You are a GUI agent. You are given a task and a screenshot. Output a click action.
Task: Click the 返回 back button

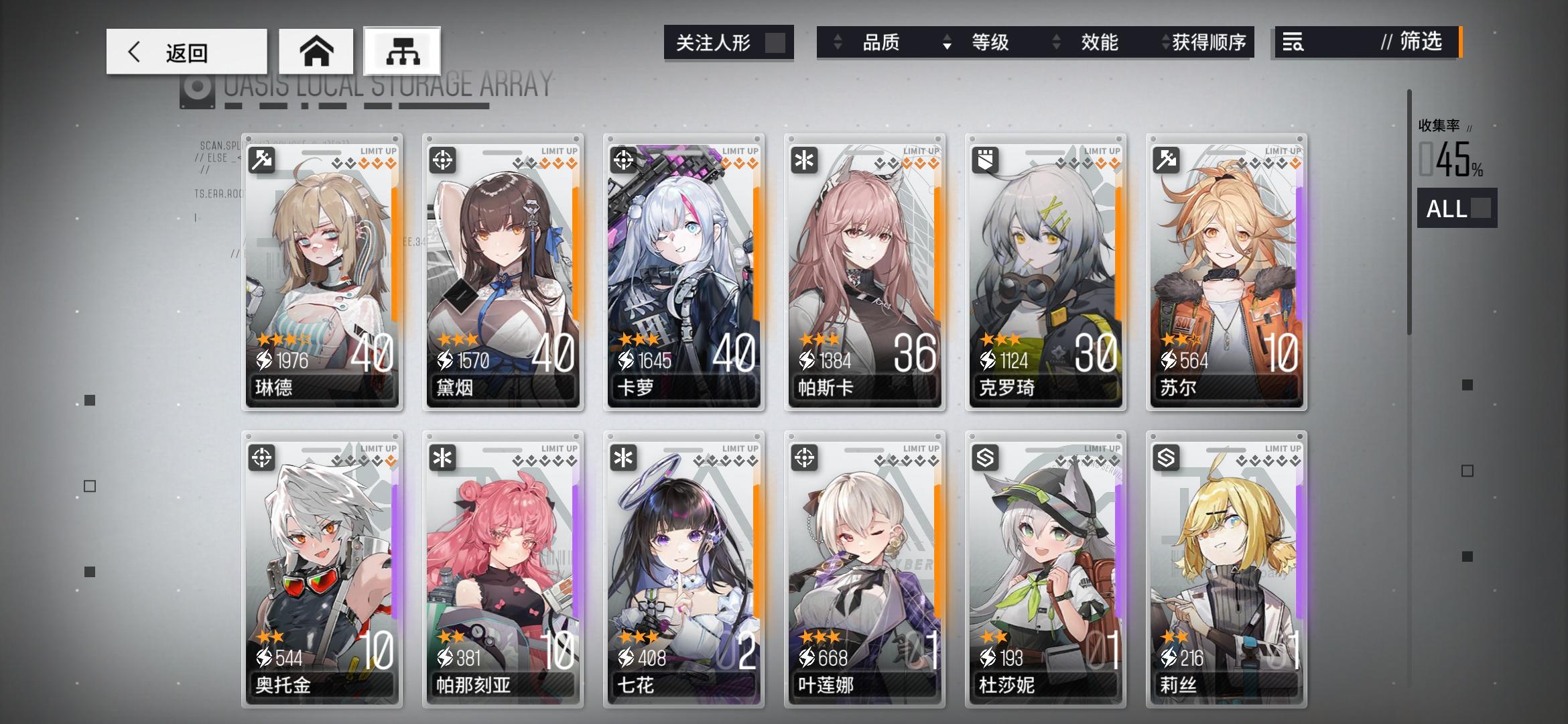188,51
